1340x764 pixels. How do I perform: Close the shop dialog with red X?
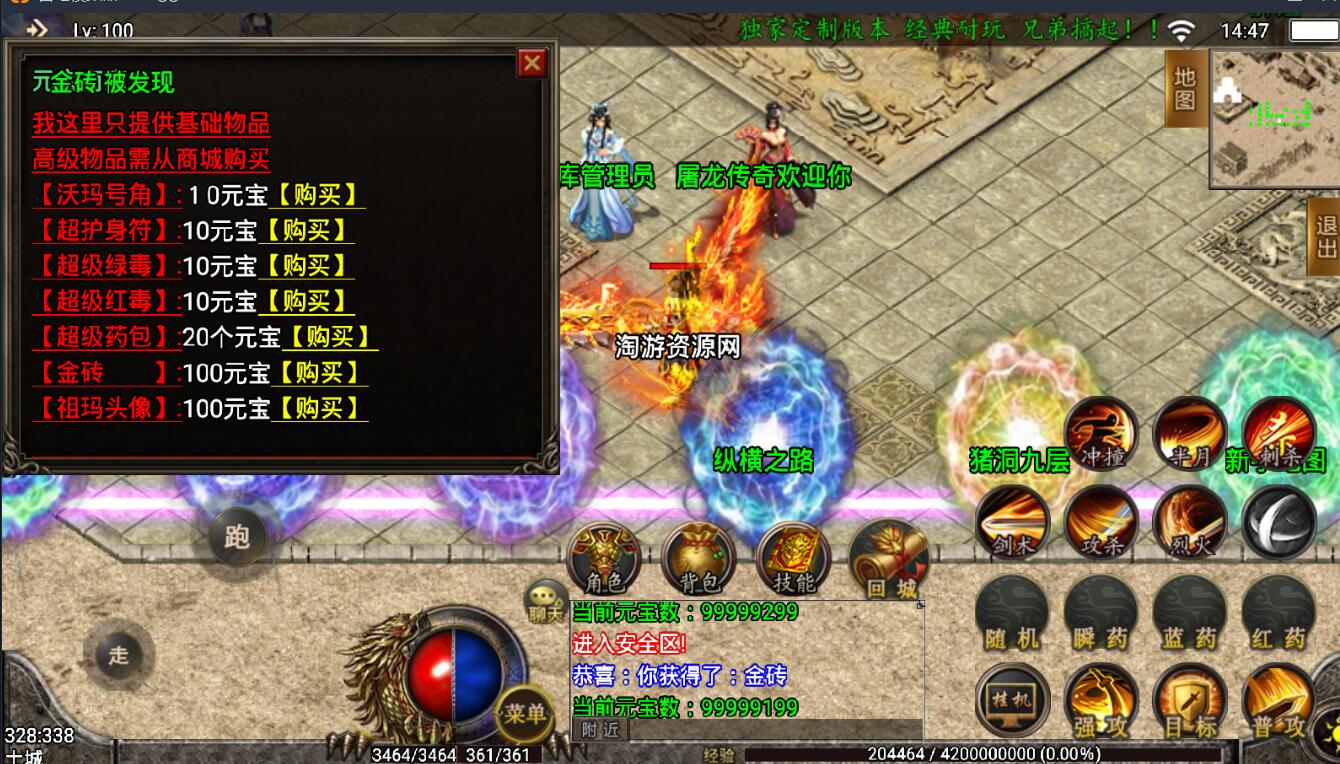532,64
